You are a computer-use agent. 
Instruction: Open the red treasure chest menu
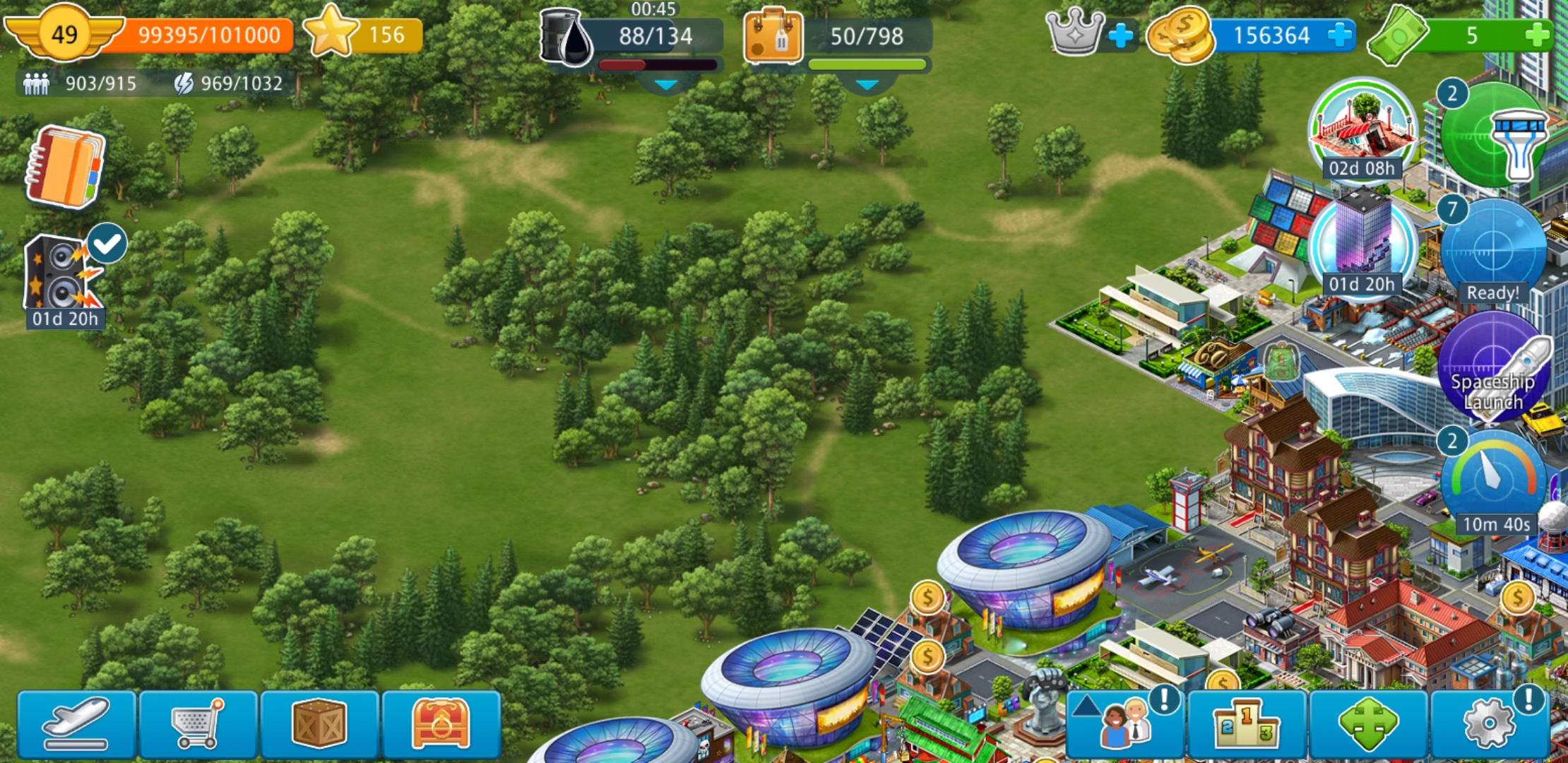point(441,724)
